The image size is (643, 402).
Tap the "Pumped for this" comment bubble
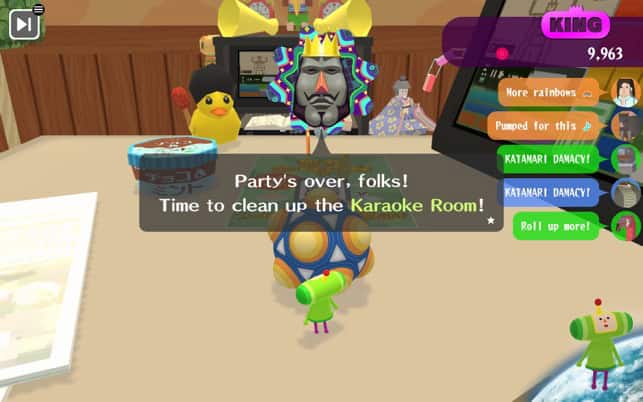tap(544, 126)
